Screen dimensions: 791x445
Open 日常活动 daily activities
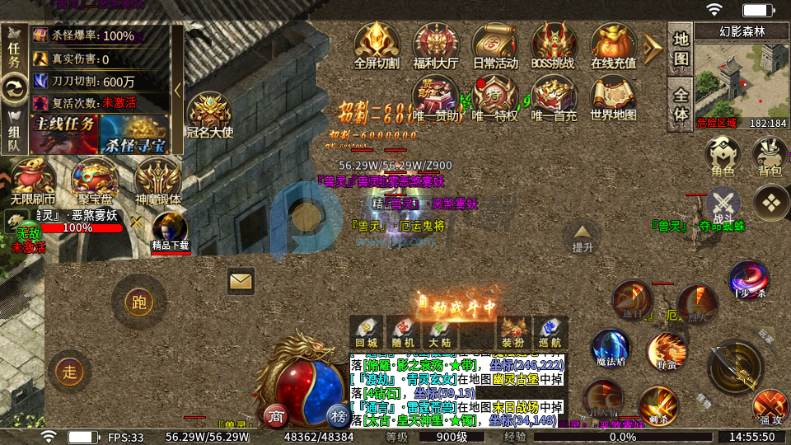click(x=495, y=46)
